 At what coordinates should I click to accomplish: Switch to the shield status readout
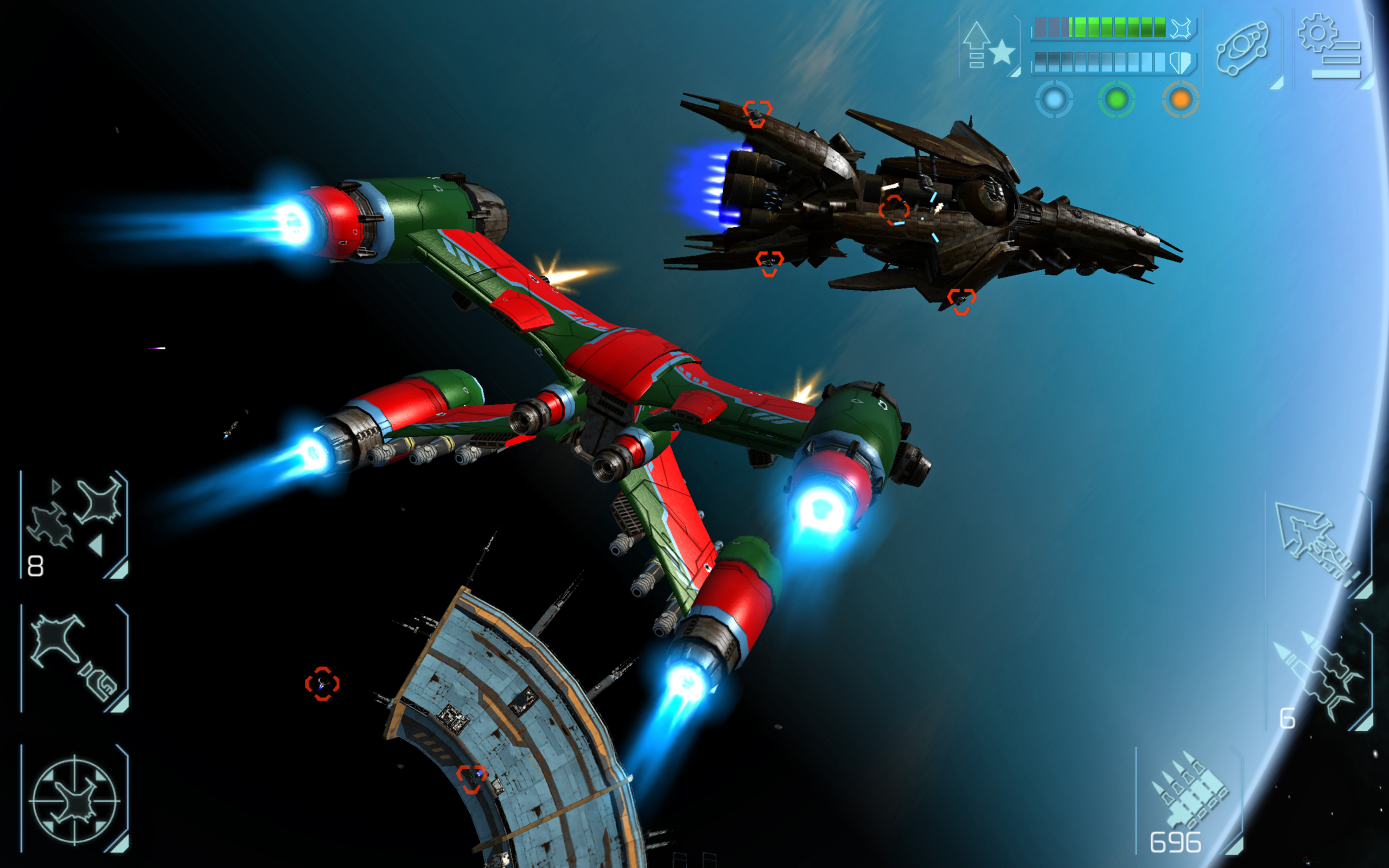point(1181,63)
